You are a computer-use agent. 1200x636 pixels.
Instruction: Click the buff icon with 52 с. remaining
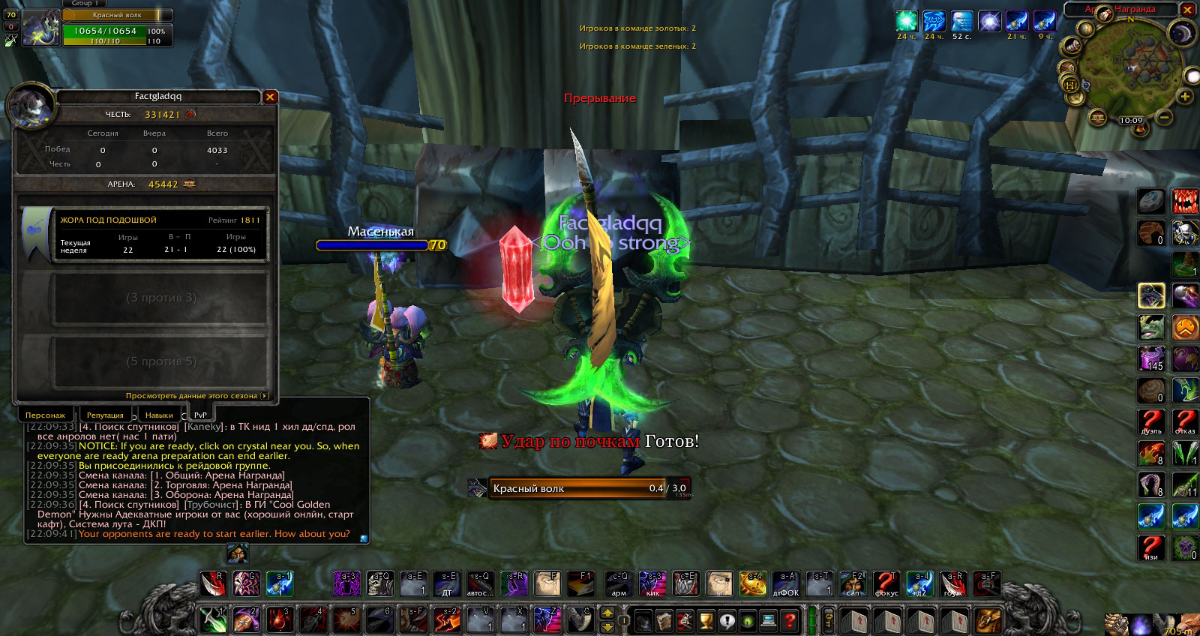[962, 21]
